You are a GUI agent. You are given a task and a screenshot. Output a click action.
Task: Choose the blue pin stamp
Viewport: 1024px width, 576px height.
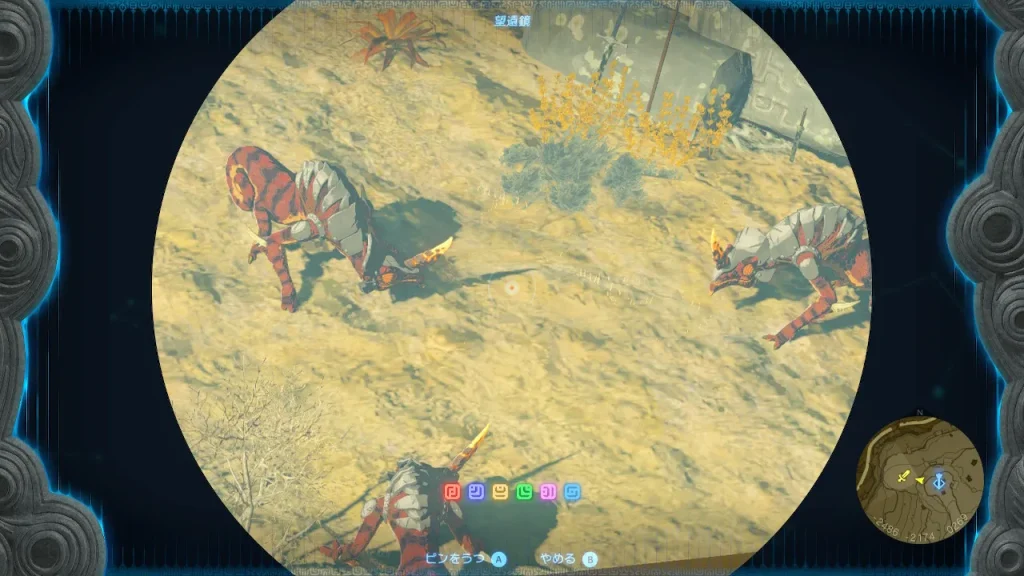[476, 492]
